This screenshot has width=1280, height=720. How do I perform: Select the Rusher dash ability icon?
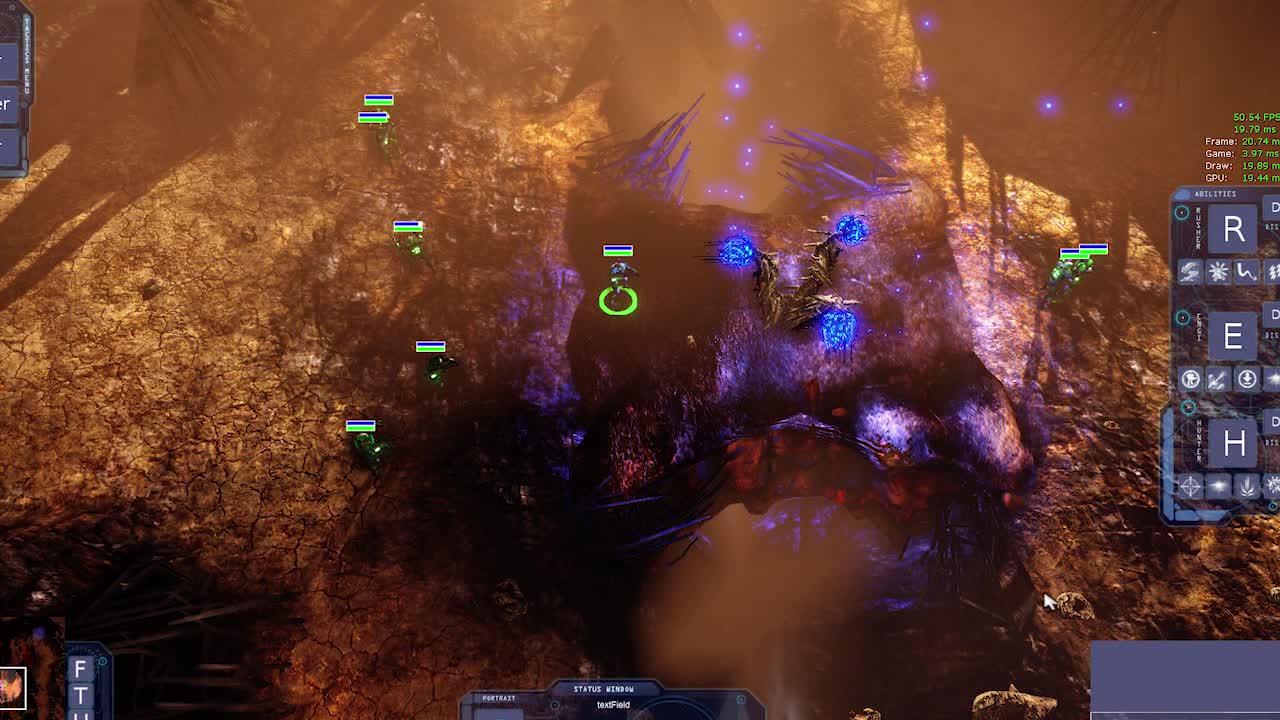click(1188, 272)
